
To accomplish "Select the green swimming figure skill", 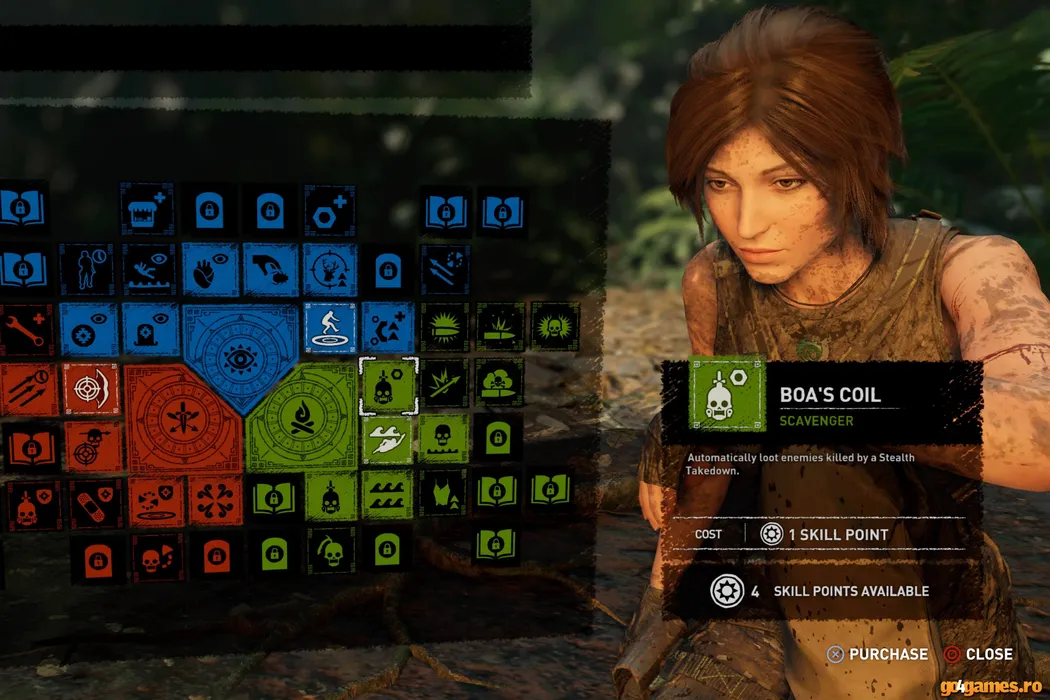I will click(388, 440).
